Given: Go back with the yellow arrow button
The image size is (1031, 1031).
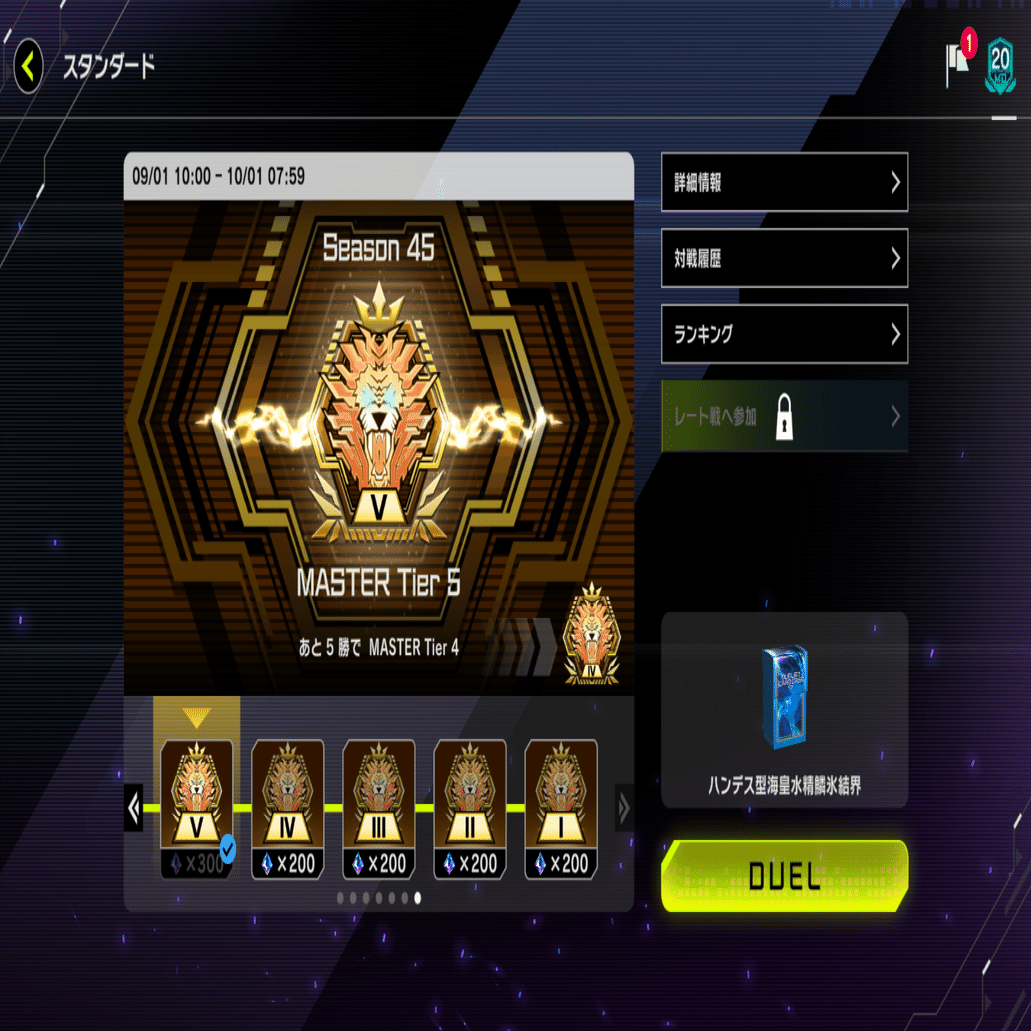Looking at the screenshot, I should point(28,67).
